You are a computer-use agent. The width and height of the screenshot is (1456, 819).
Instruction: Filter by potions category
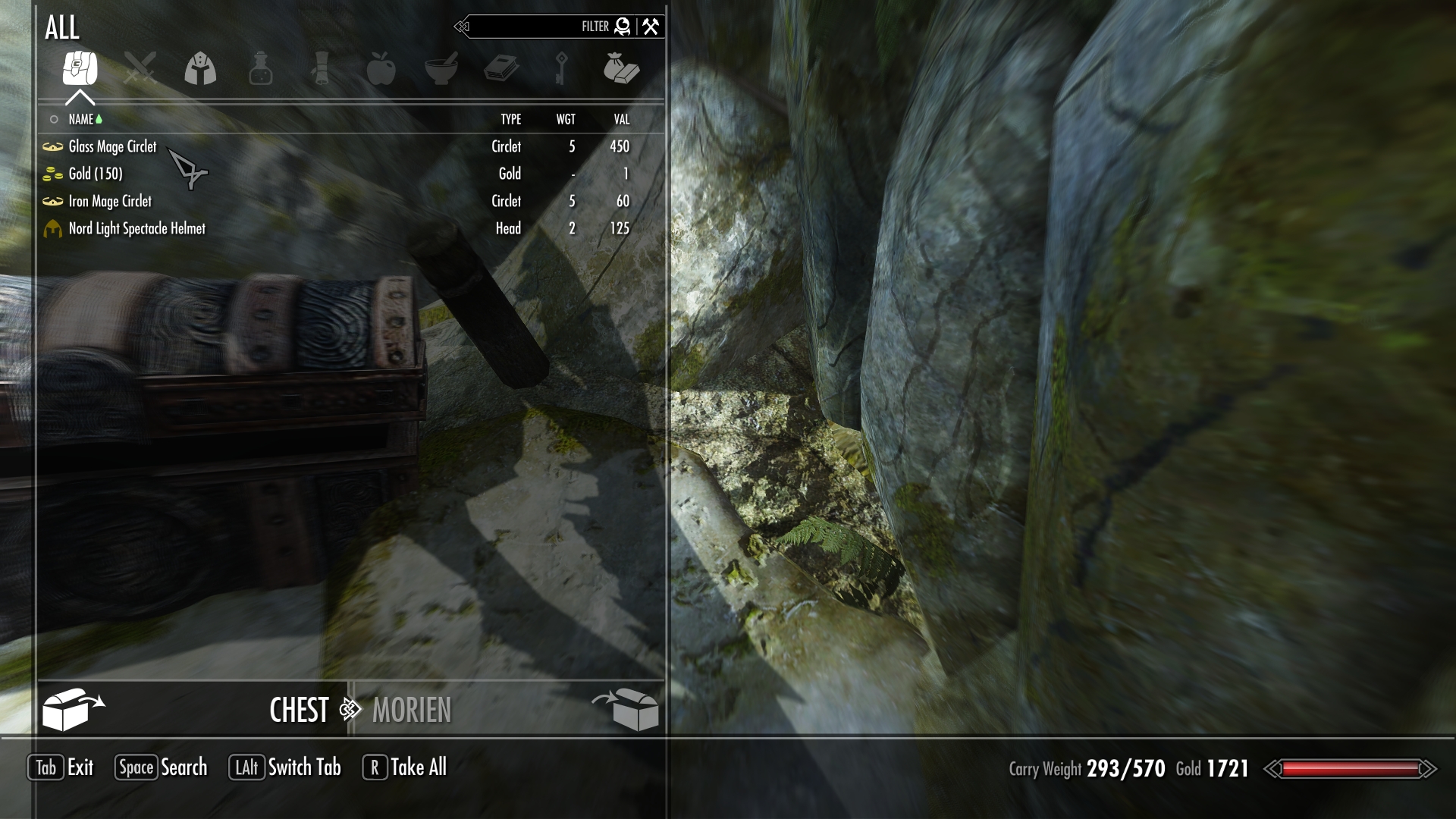(260, 69)
